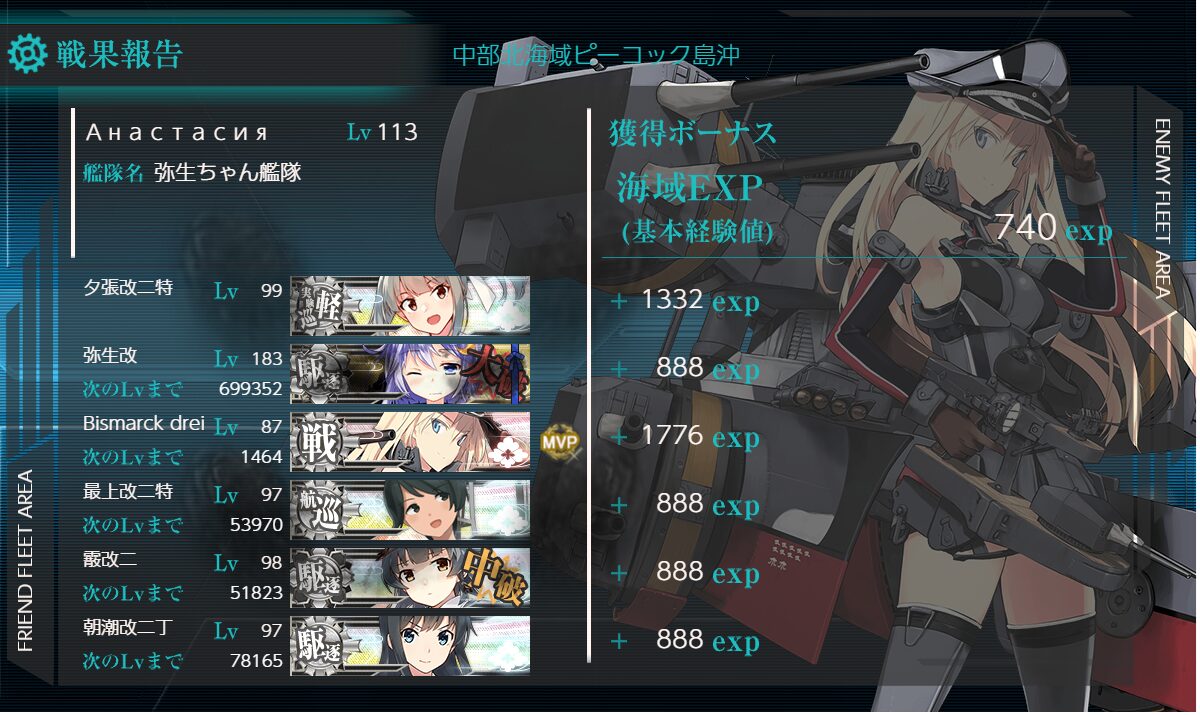This screenshot has height=715, width=1200.
Task: Pick the 霞改二 ship banner
Action: (410, 577)
